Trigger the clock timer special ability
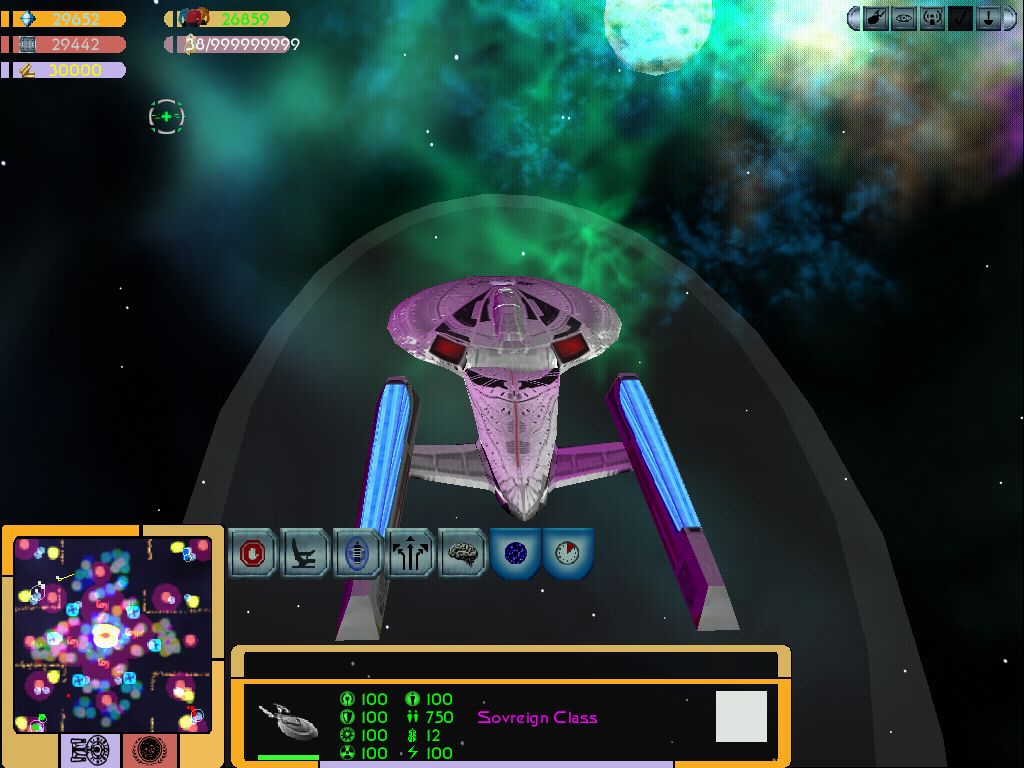The width and height of the screenshot is (1024, 768). tap(568, 553)
